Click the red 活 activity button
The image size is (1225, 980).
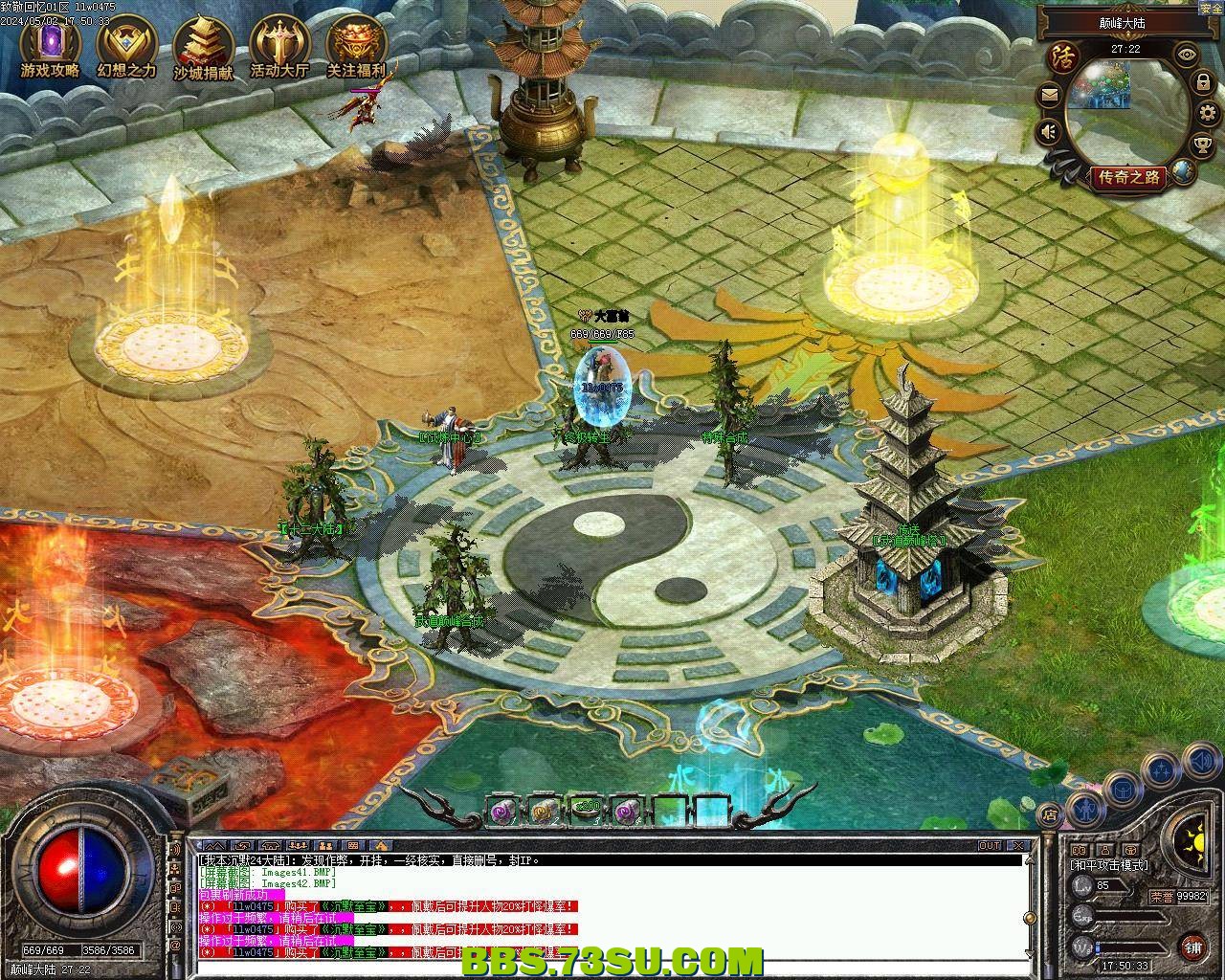tap(1062, 56)
